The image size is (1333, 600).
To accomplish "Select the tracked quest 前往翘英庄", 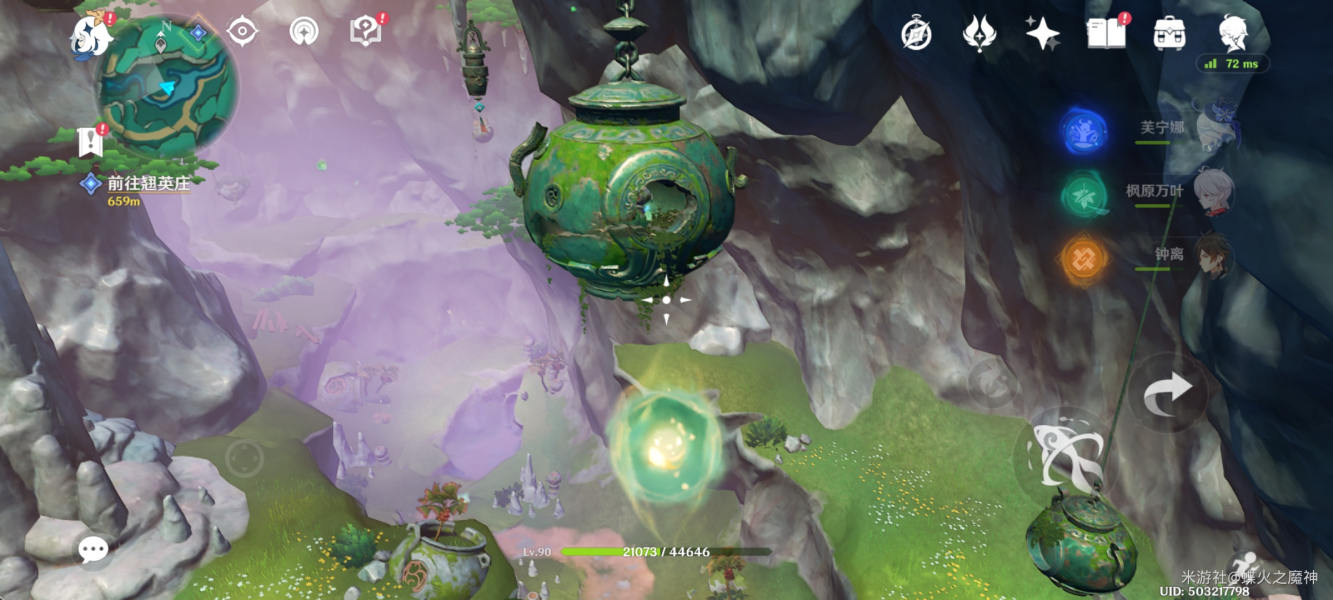I will [148, 183].
